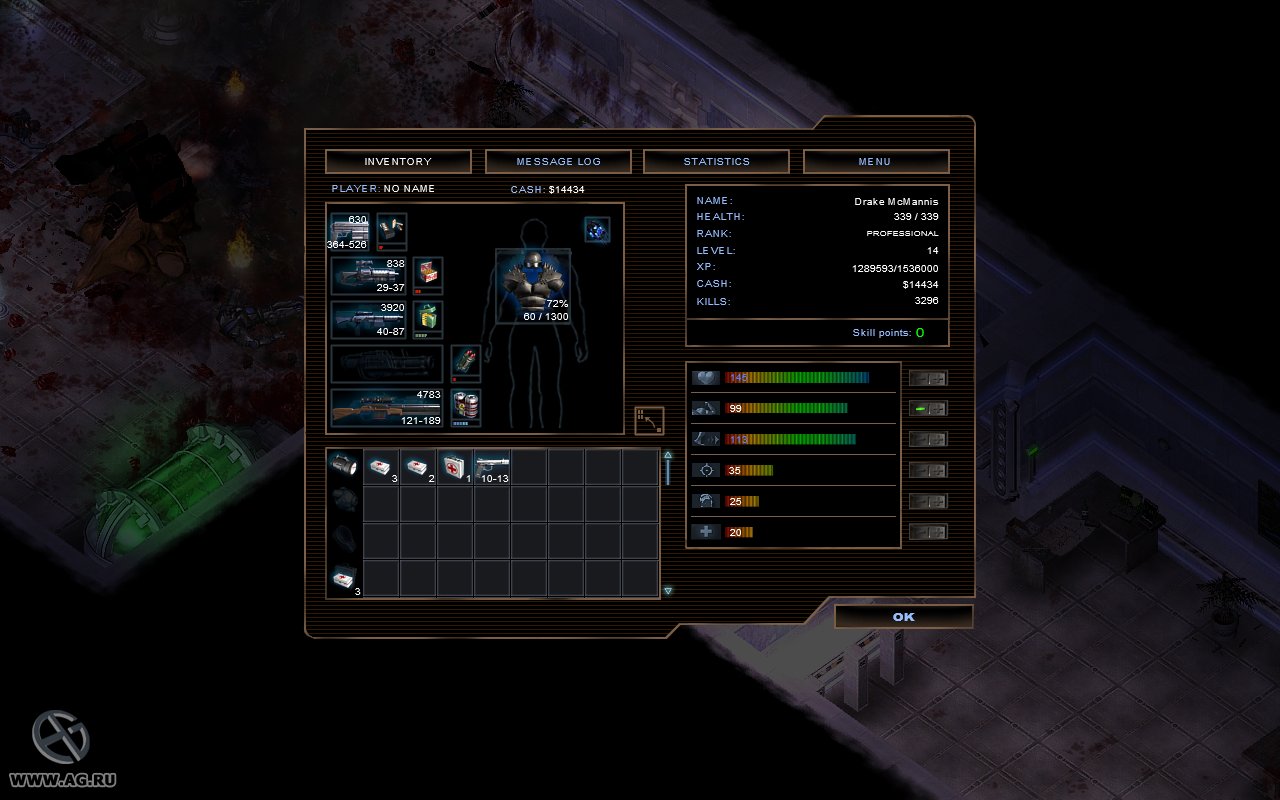Switch to the Message Log tab
1280x800 pixels.
pyautogui.click(x=558, y=161)
